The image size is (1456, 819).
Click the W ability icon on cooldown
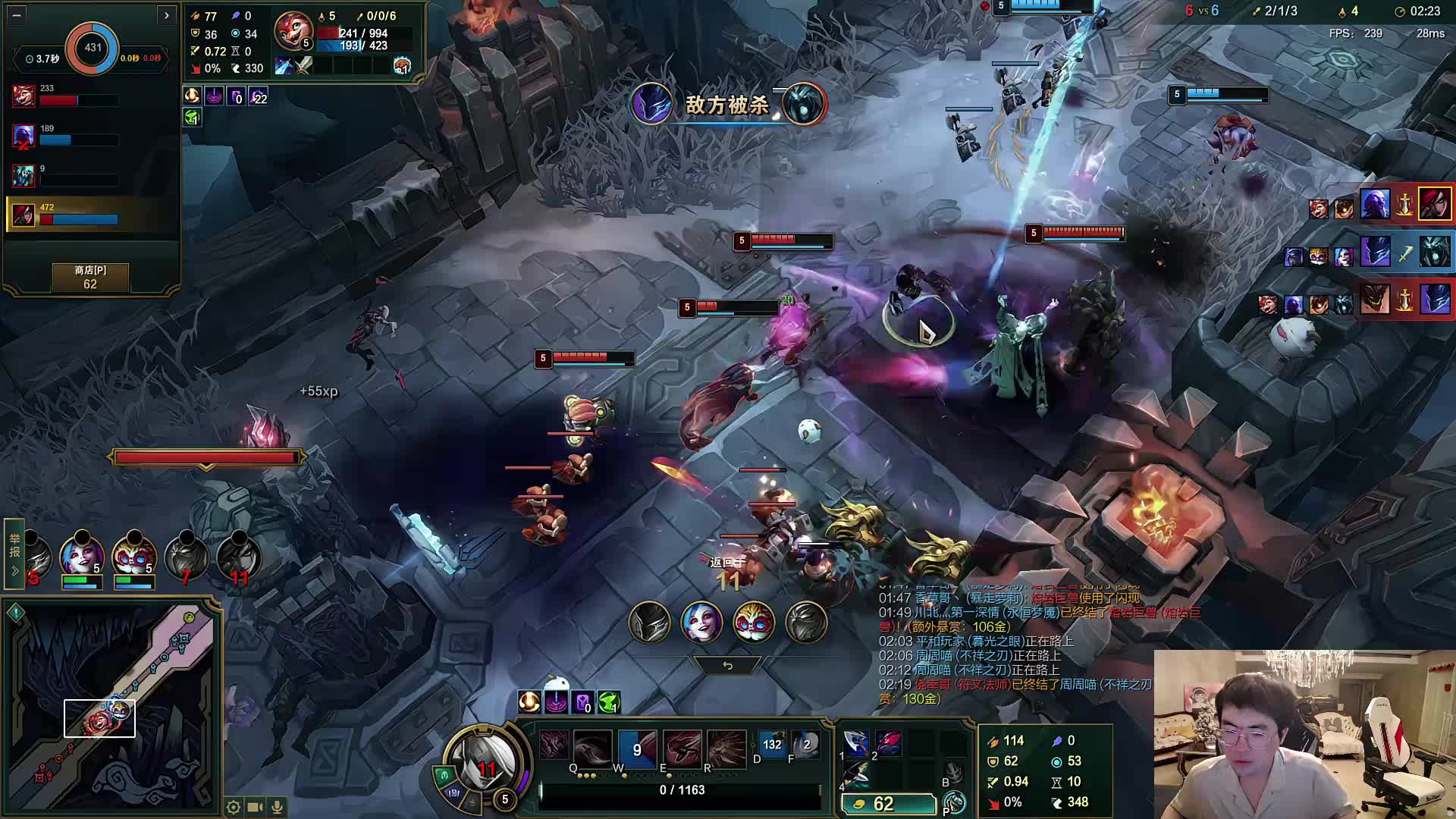tap(637, 748)
